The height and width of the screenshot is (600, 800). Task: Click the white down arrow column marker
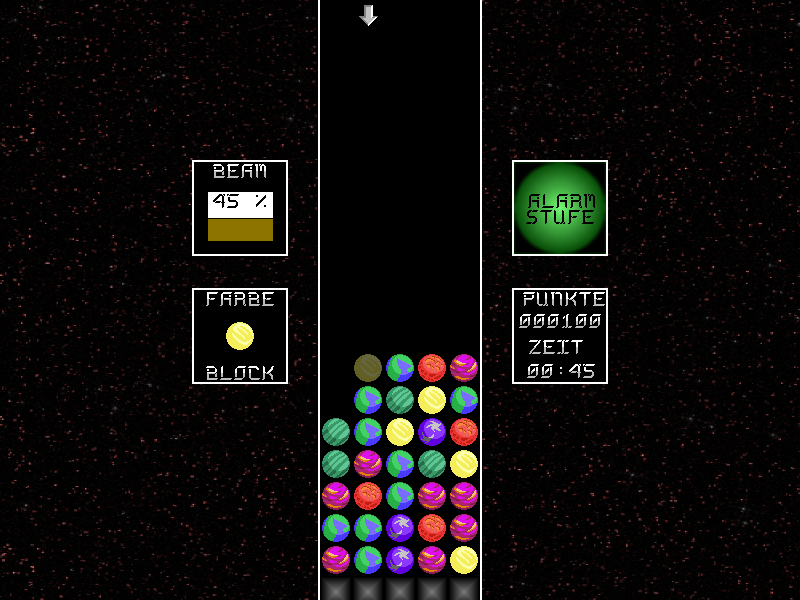[368, 15]
